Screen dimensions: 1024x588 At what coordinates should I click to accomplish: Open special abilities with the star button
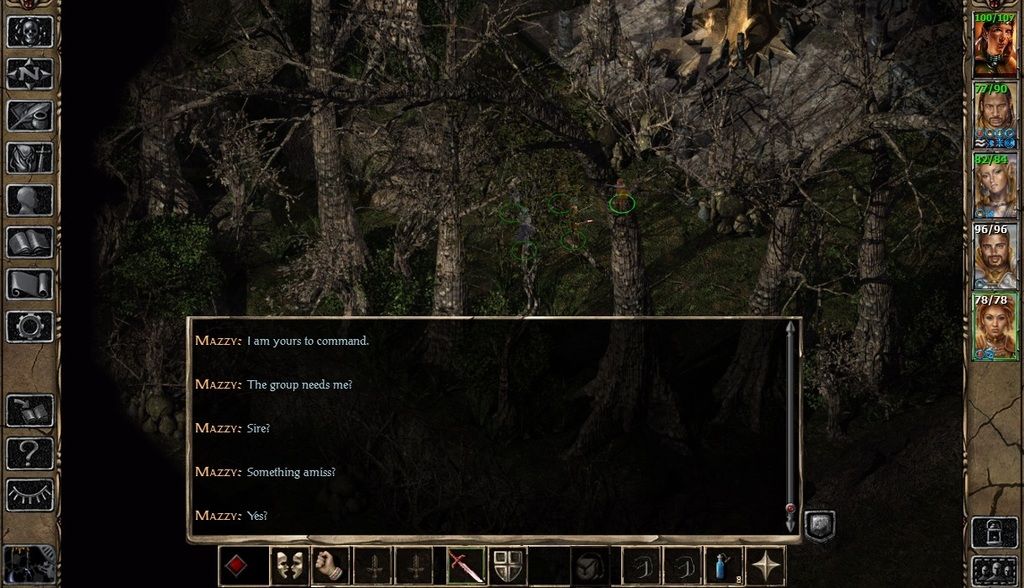767,566
